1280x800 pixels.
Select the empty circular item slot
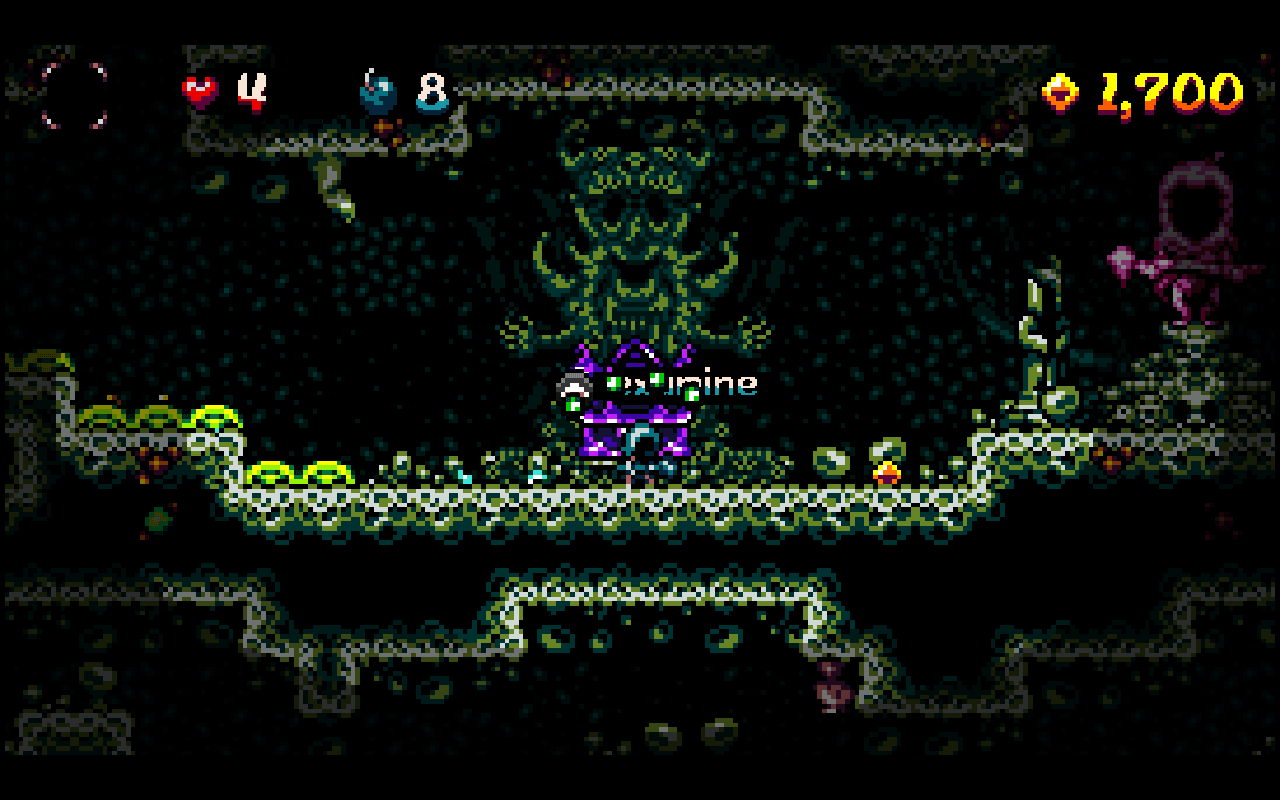tap(74, 95)
